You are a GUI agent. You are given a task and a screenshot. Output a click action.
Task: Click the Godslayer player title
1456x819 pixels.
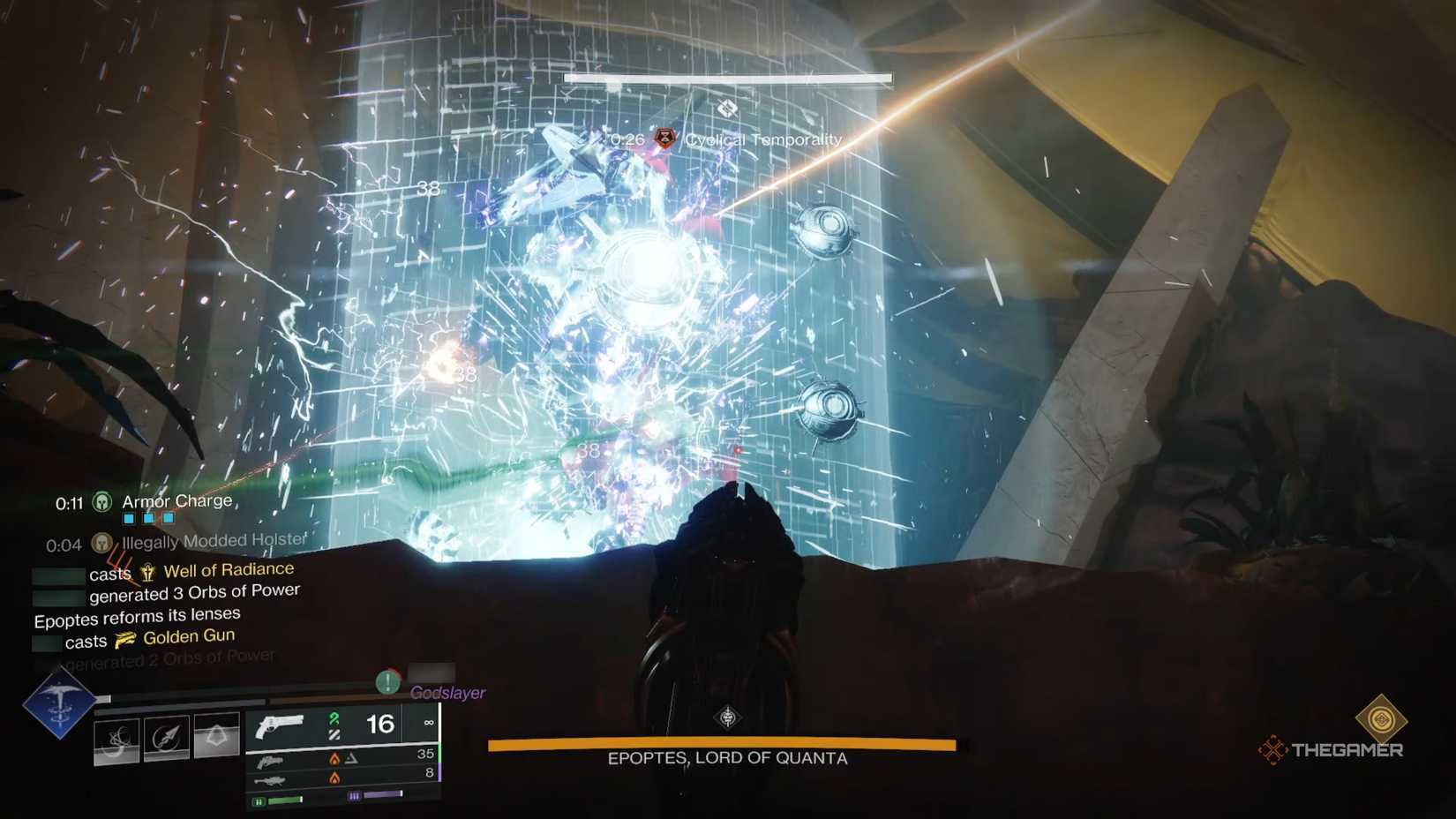click(x=449, y=693)
